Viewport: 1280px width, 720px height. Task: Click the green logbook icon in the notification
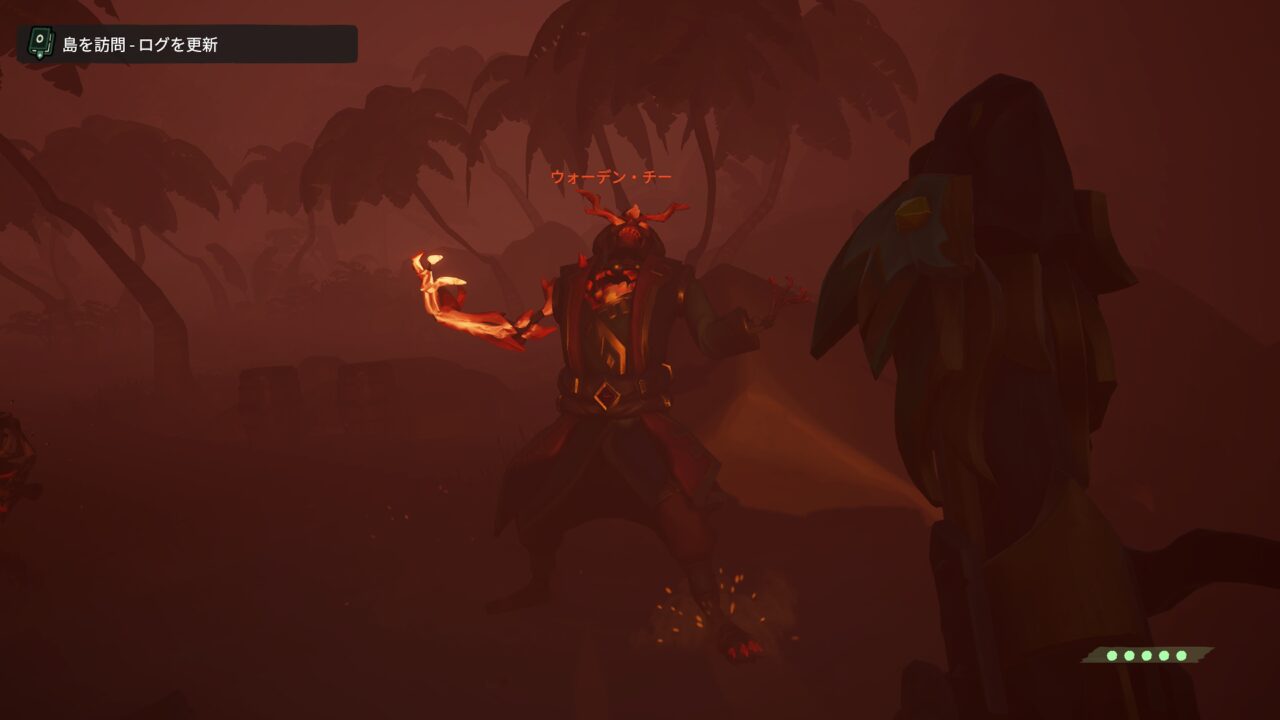click(x=40, y=43)
